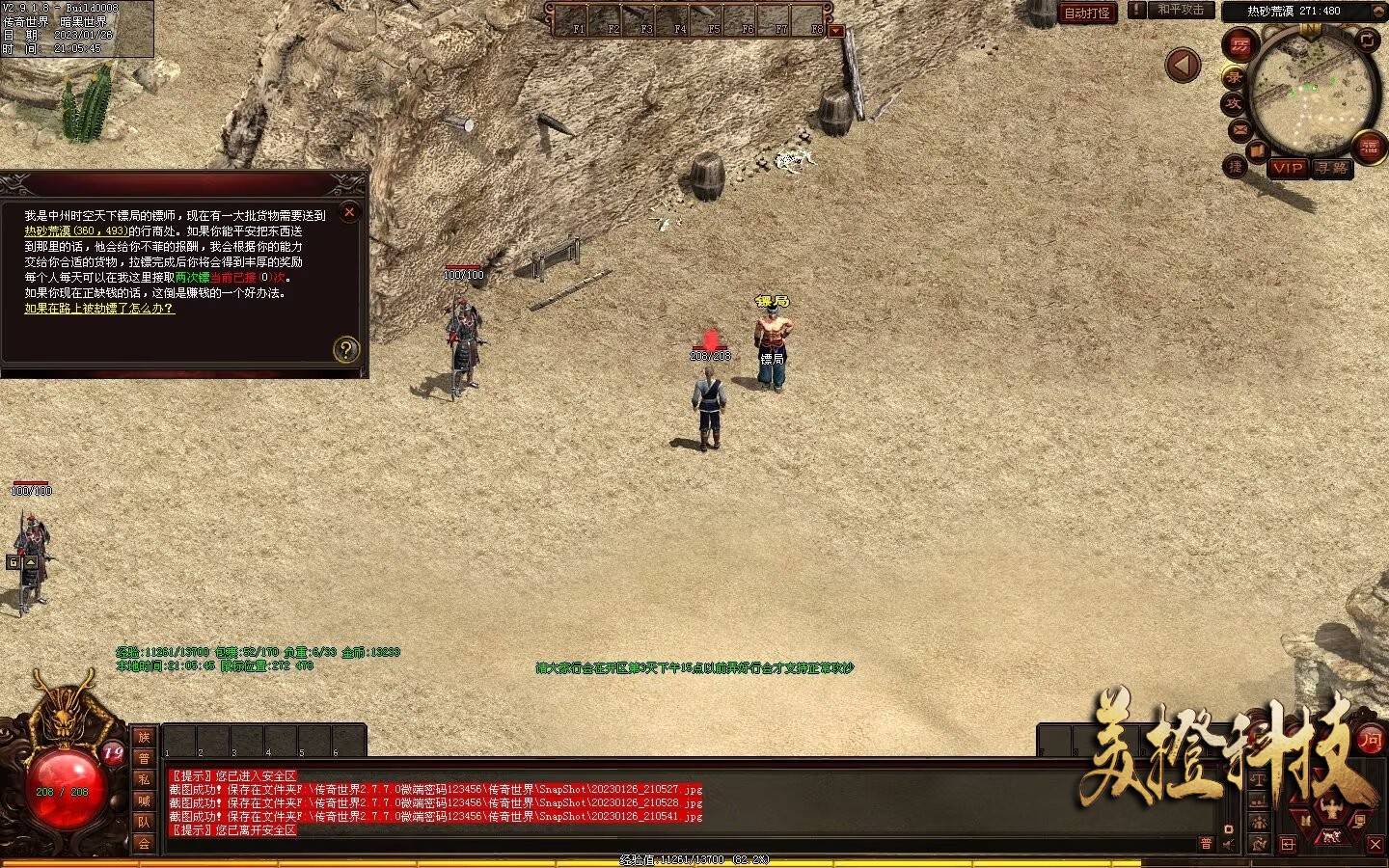Viewport: 1389px width, 868px height.
Task: Switch the 和平攻击 attack mode
Action: [1181, 11]
